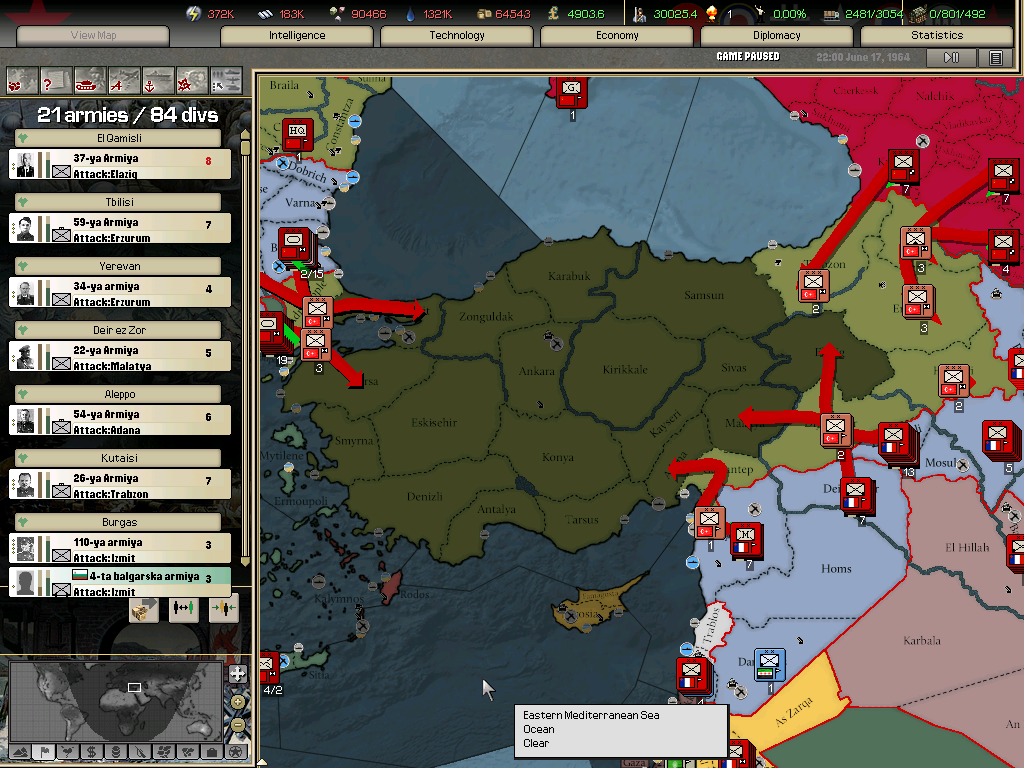Image resolution: width=1024 pixels, height=768 pixels.
Task: Return to View Map tab
Action: 93,35
